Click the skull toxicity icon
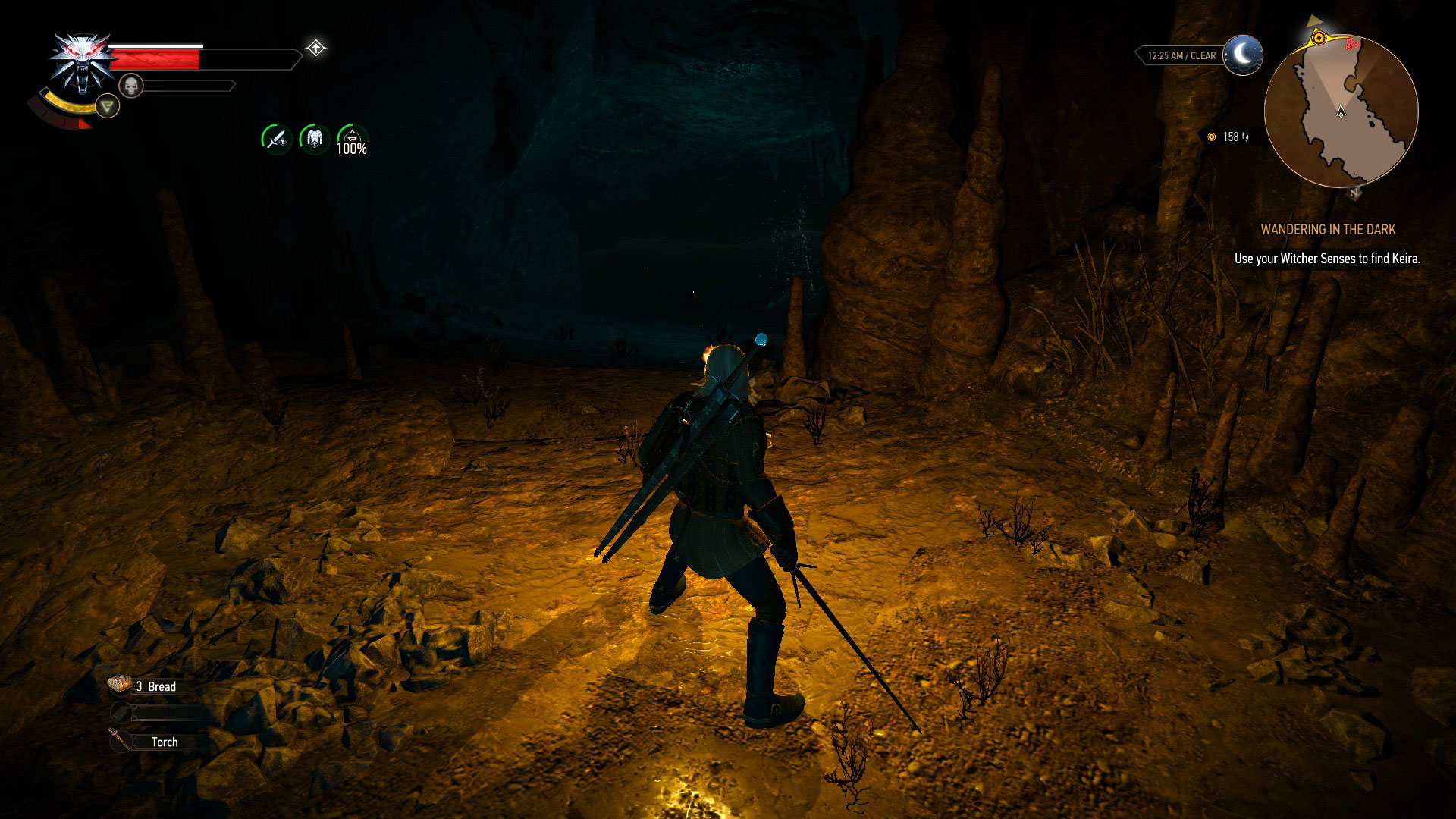This screenshot has height=819, width=1456. 131,86
